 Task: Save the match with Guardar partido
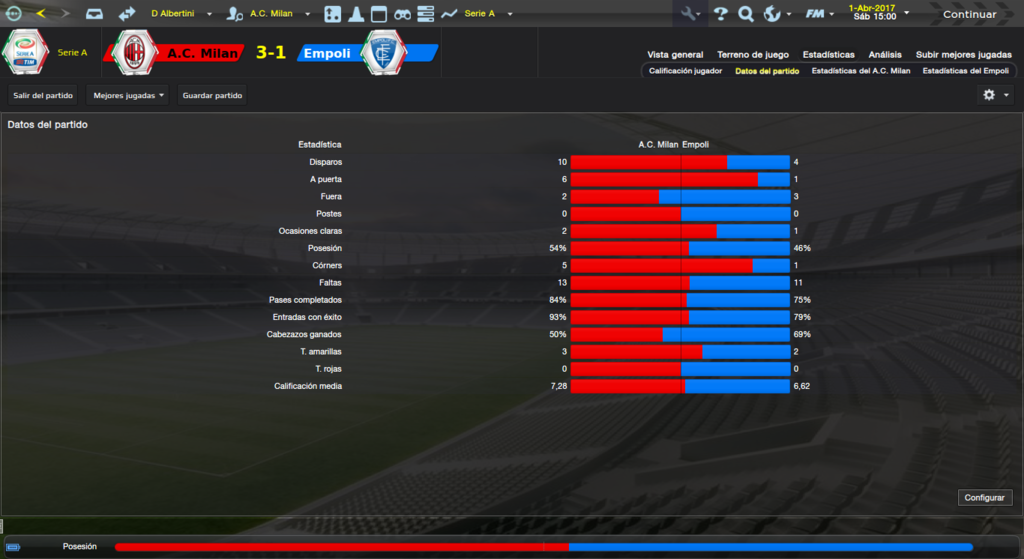[x=212, y=95]
